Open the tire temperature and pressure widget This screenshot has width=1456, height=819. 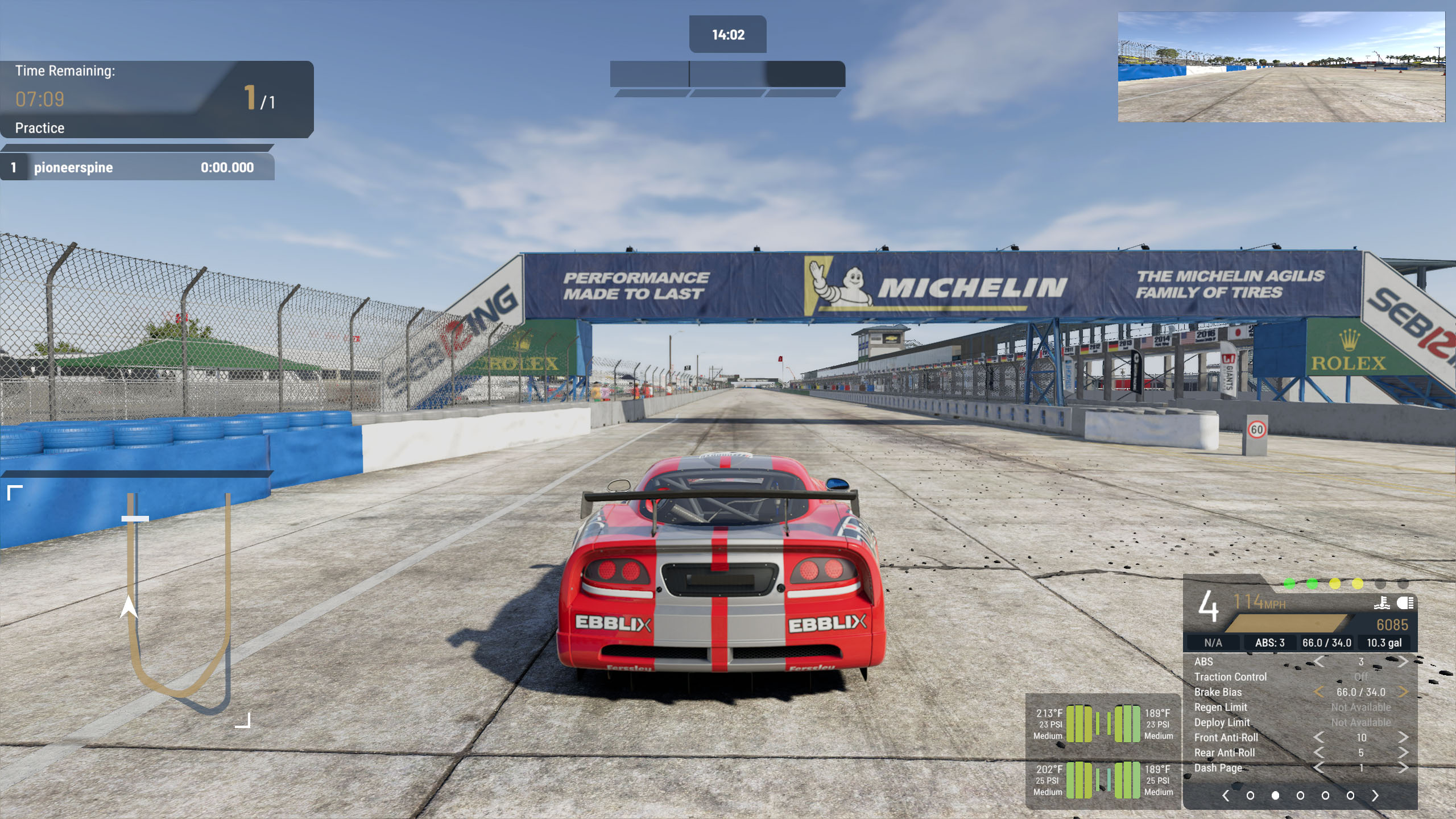(1103, 752)
